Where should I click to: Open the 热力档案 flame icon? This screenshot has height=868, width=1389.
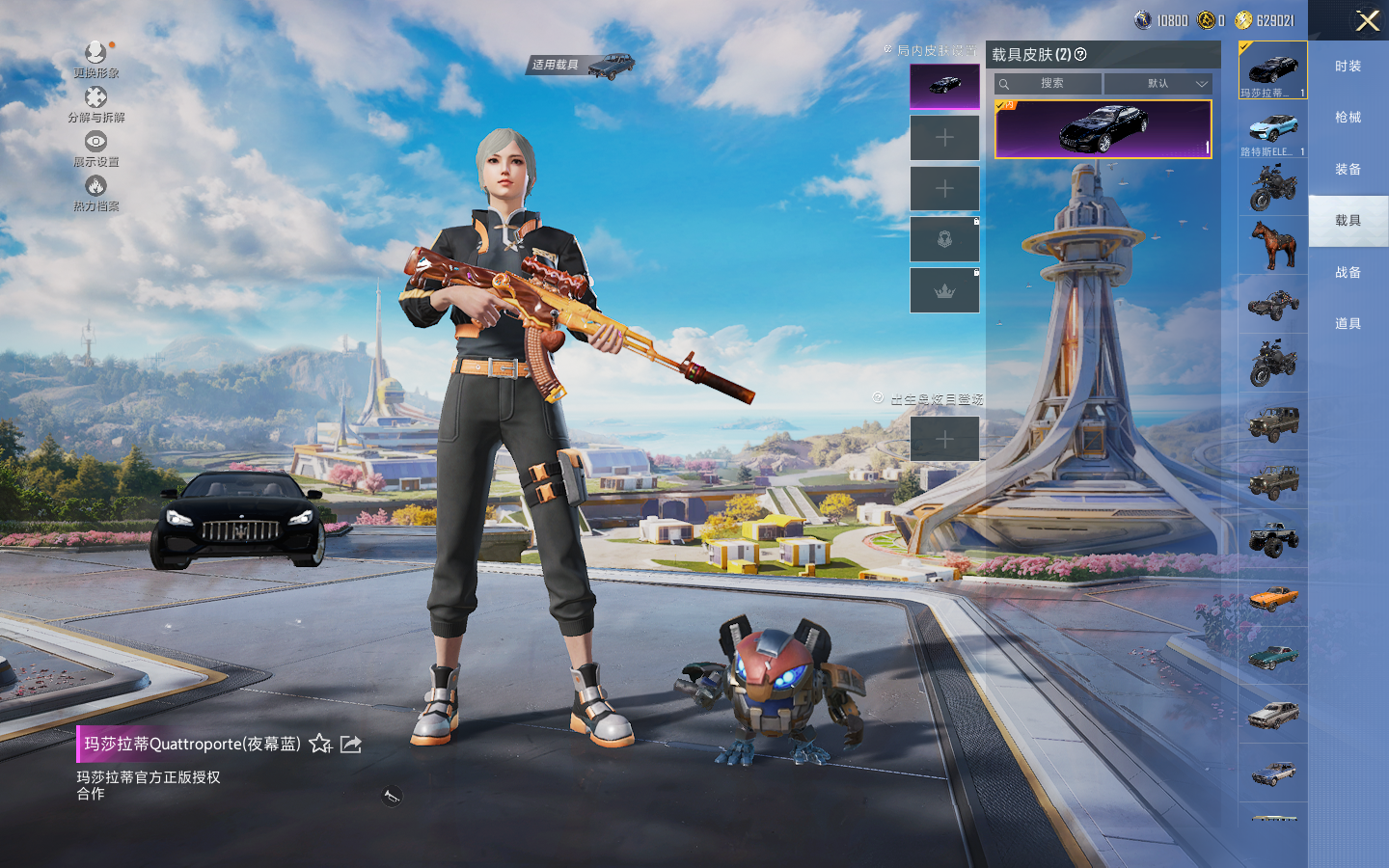(95, 187)
